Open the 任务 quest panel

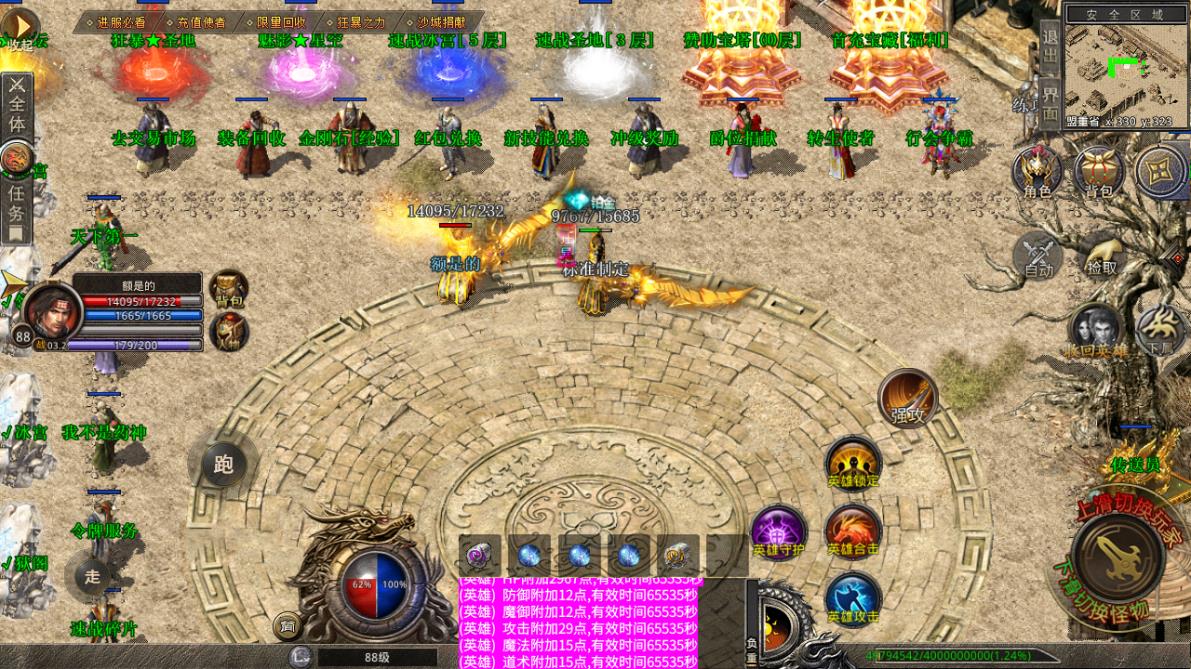tap(16, 210)
